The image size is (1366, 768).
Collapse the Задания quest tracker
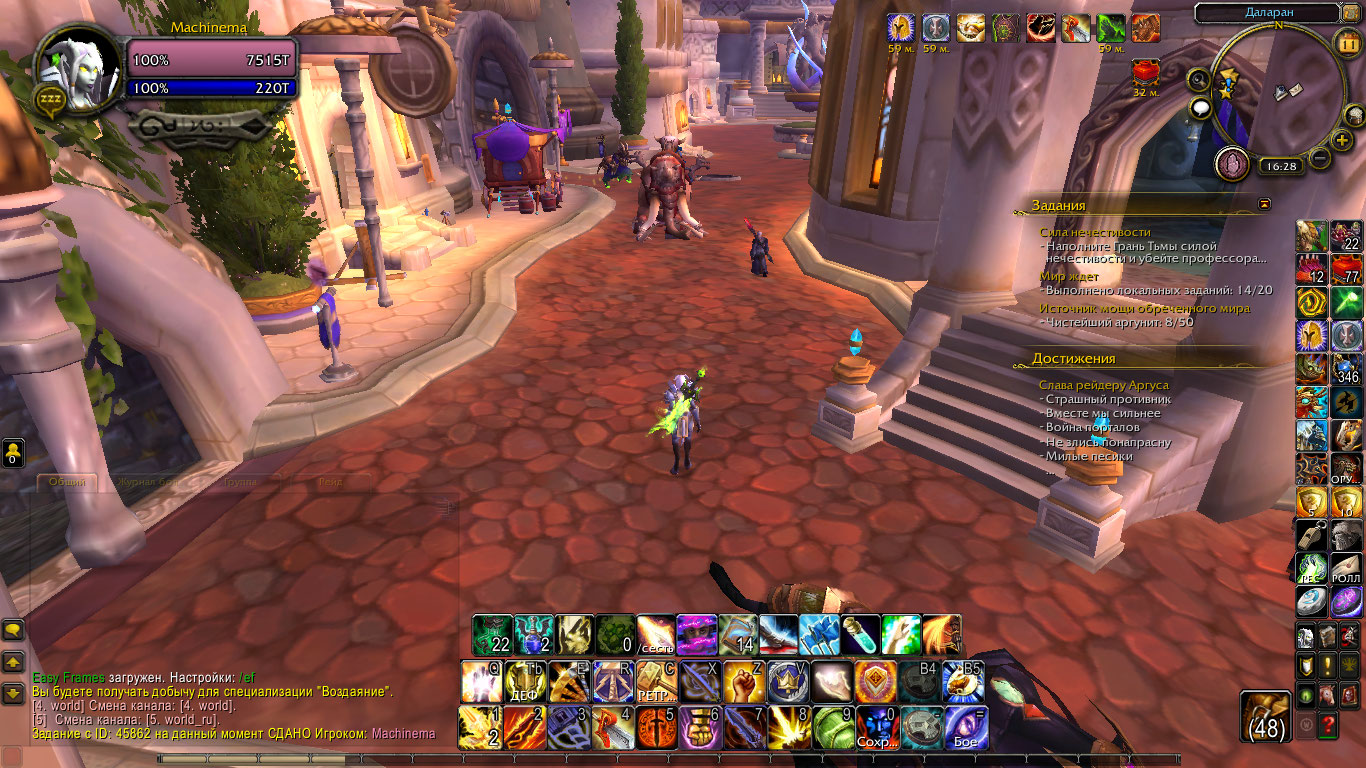pos(1265,204)
